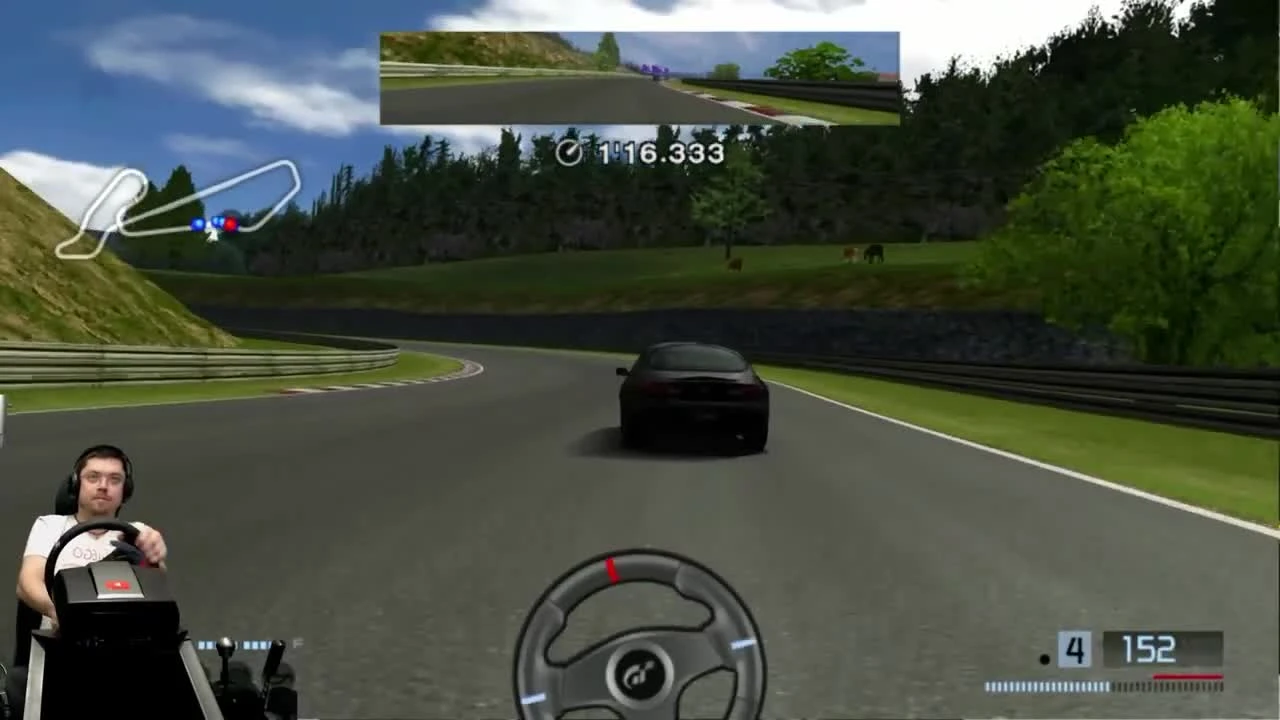Toggle the rear-view mirror display
Viewport: 1280px width, 720px height.
tap(639, 77)
